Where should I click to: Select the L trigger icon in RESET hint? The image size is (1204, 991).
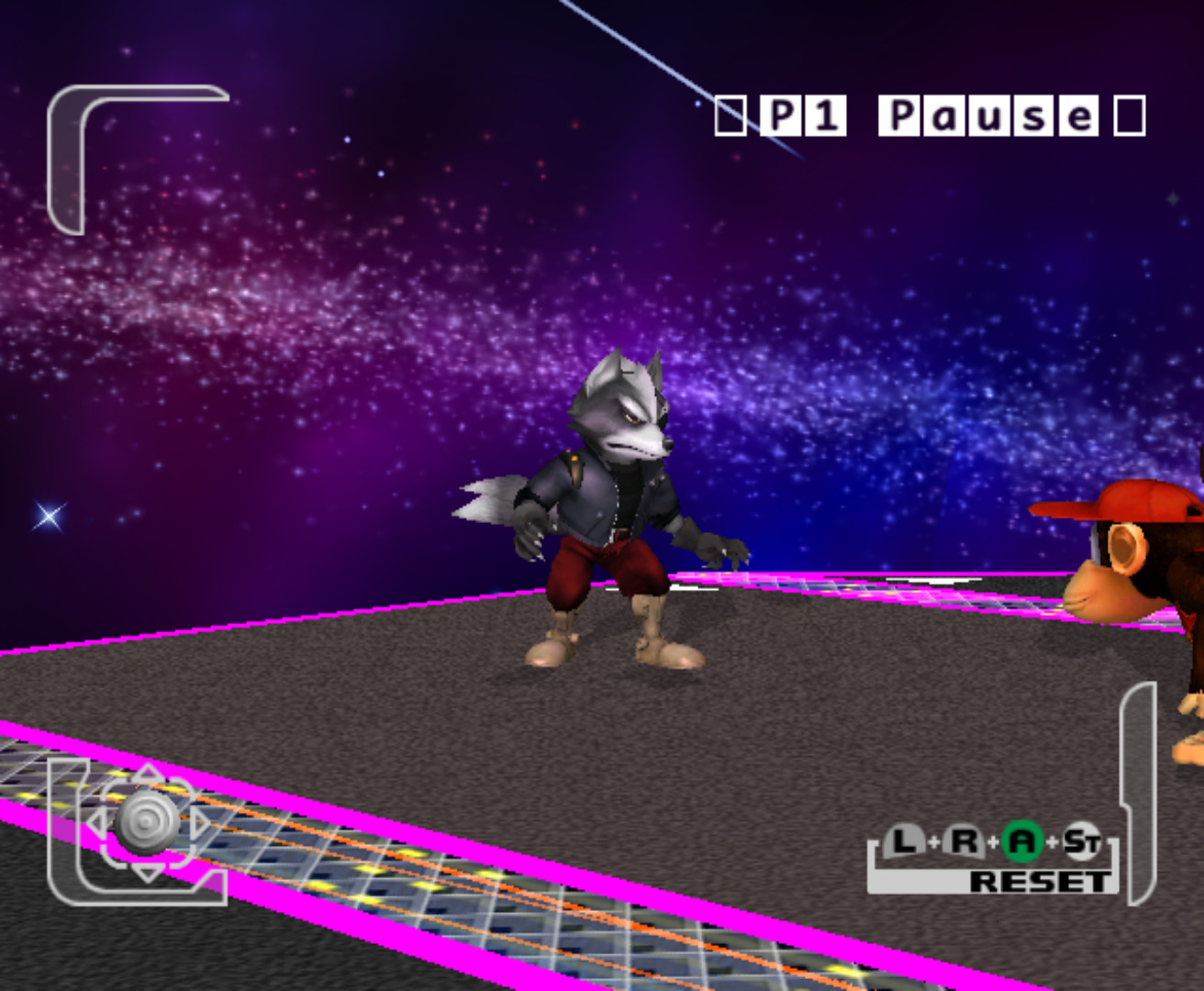pos(903,840)
